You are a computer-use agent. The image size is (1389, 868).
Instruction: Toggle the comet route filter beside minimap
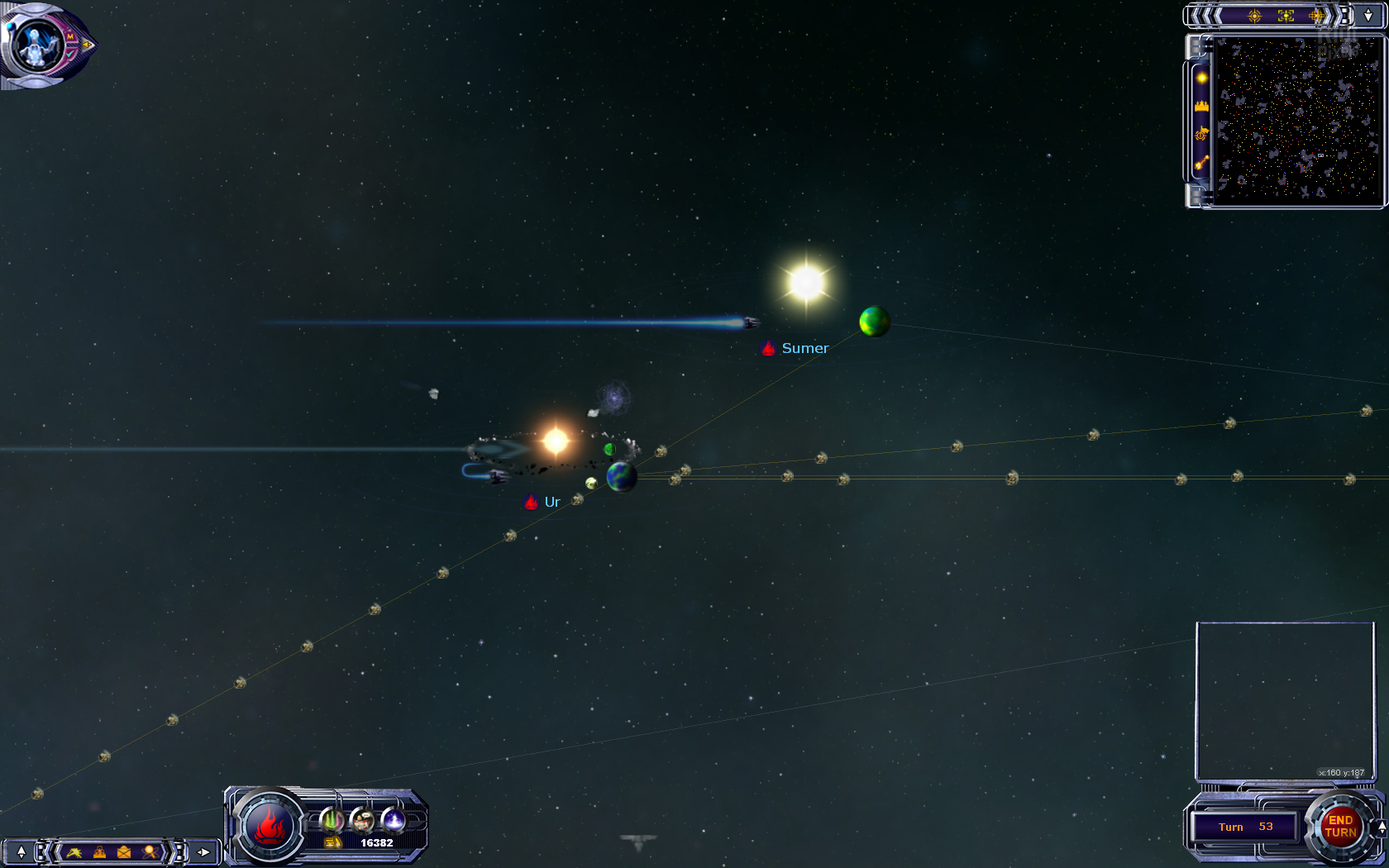click(x=1201, y=163)
